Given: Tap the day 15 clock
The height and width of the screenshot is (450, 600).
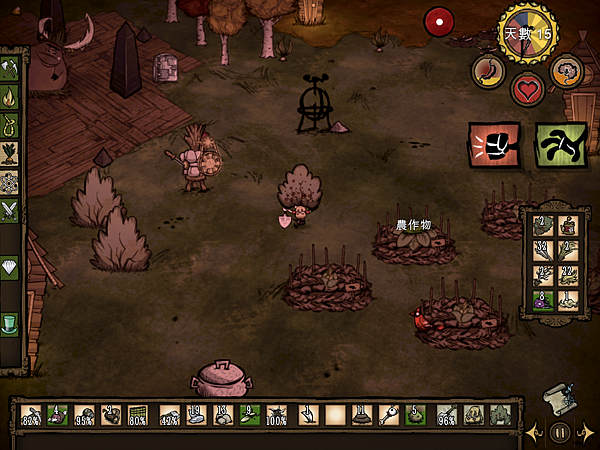Looking at the screenshot, I should (529, 33).
